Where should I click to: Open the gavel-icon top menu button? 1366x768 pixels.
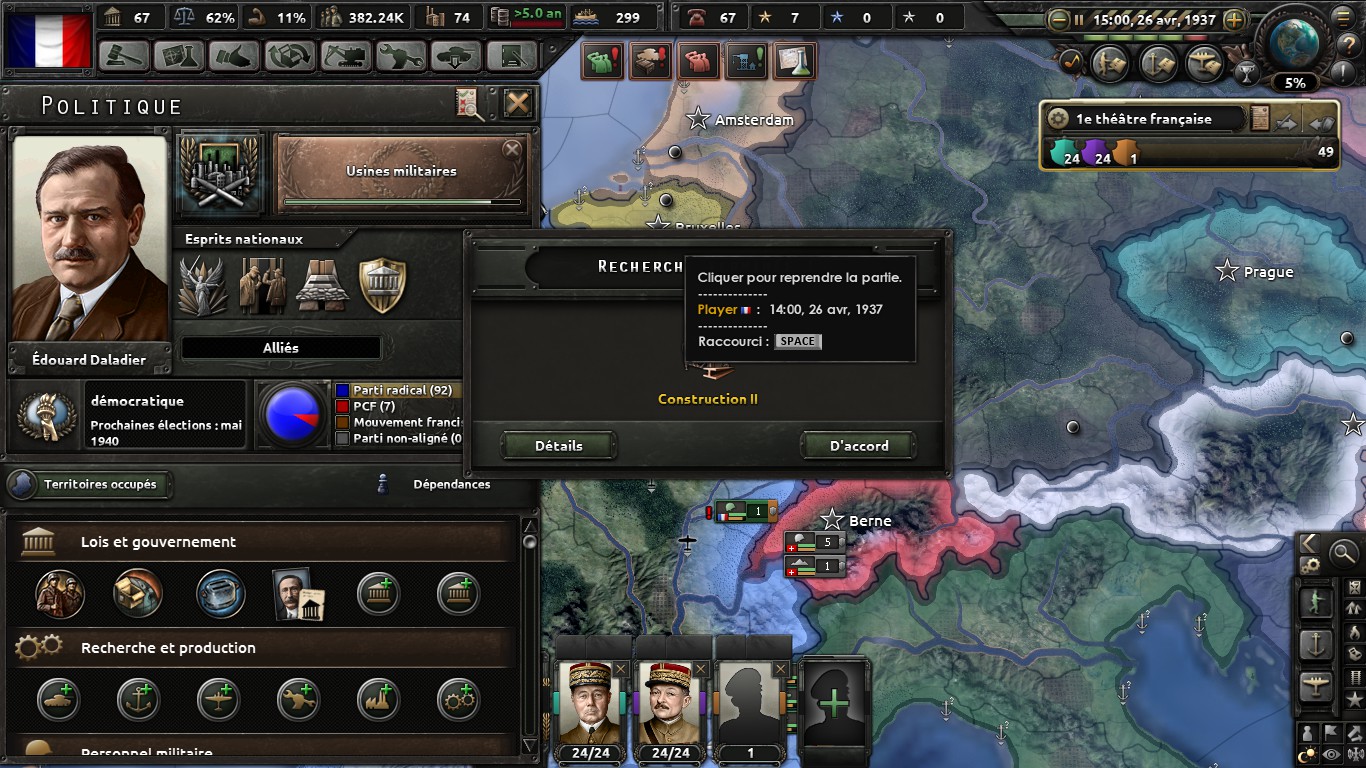click(124, 55)
